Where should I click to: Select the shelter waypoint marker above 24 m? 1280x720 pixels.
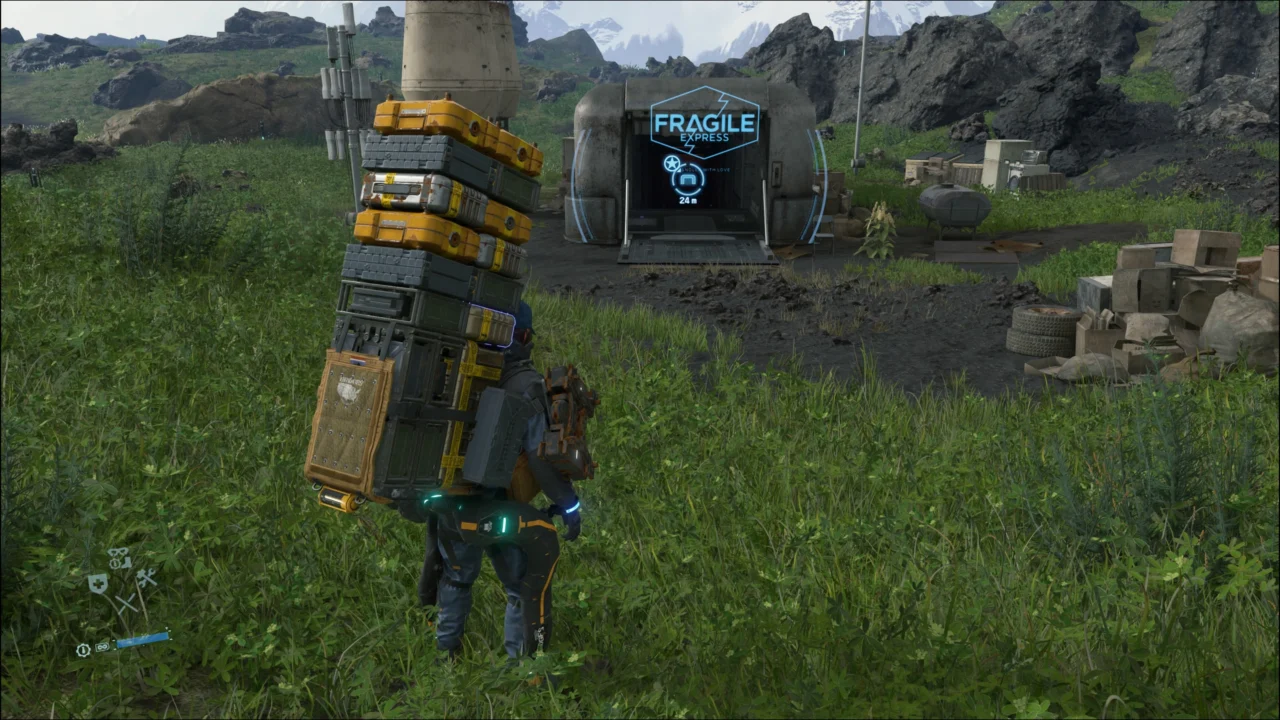688,179
